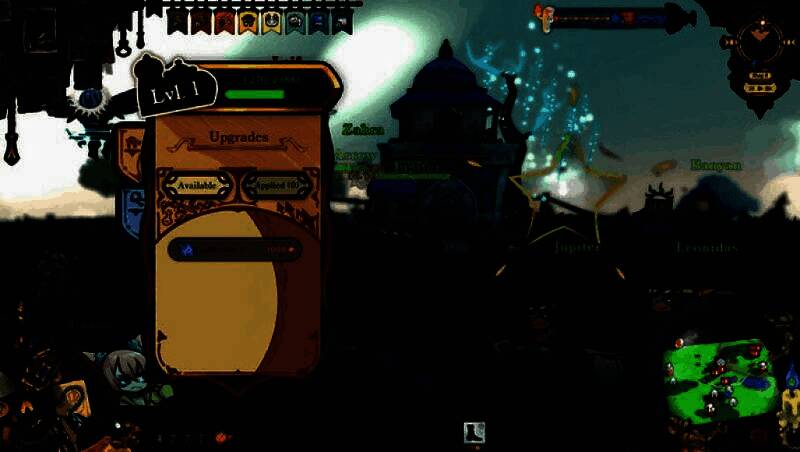Select the upgrade row with blue icon
800x452 pixels.
pyautogui.click(x=234, y=249)
